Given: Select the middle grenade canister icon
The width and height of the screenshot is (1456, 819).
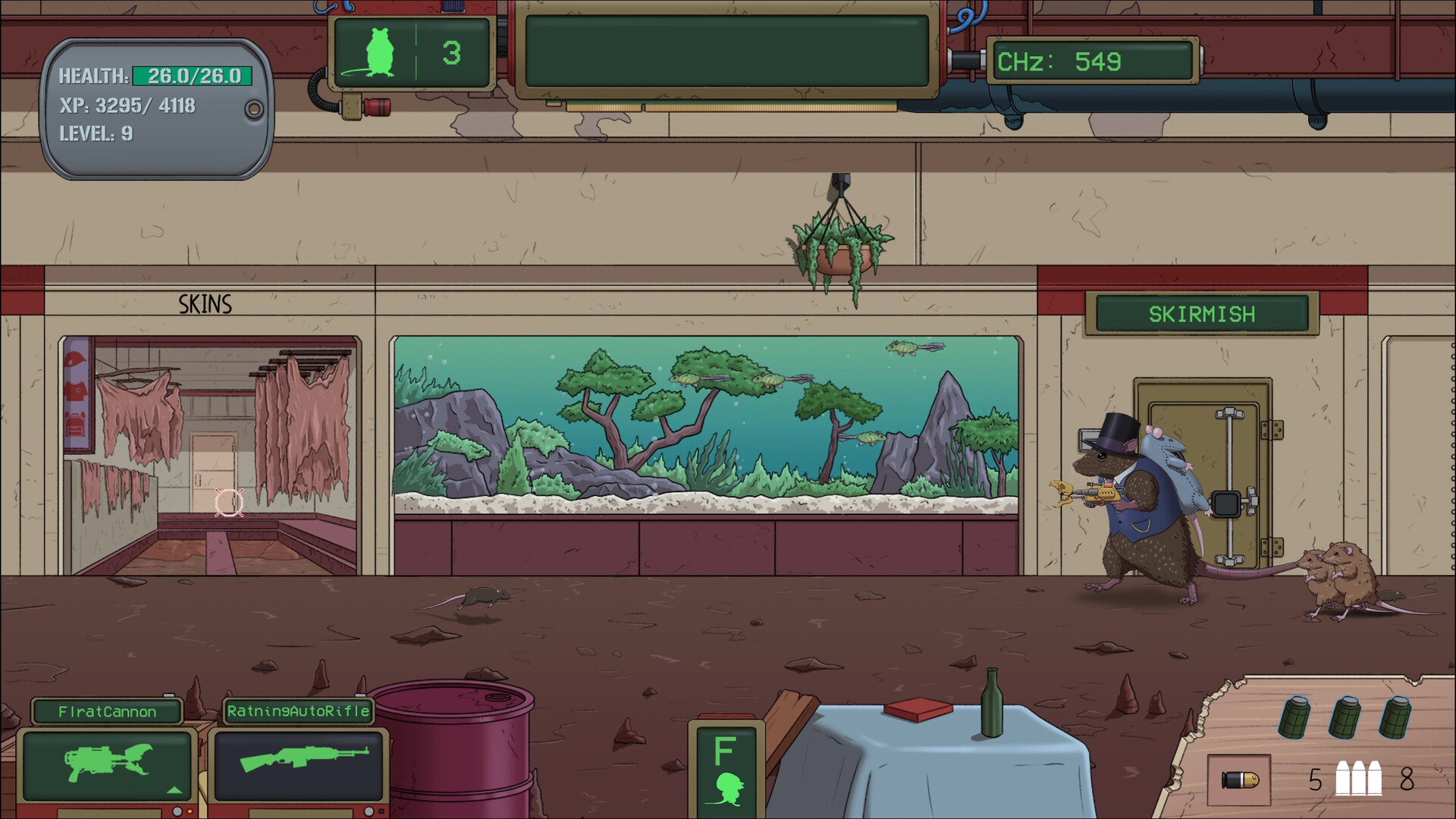Looking at the screenshot, I should point(1344,718).
